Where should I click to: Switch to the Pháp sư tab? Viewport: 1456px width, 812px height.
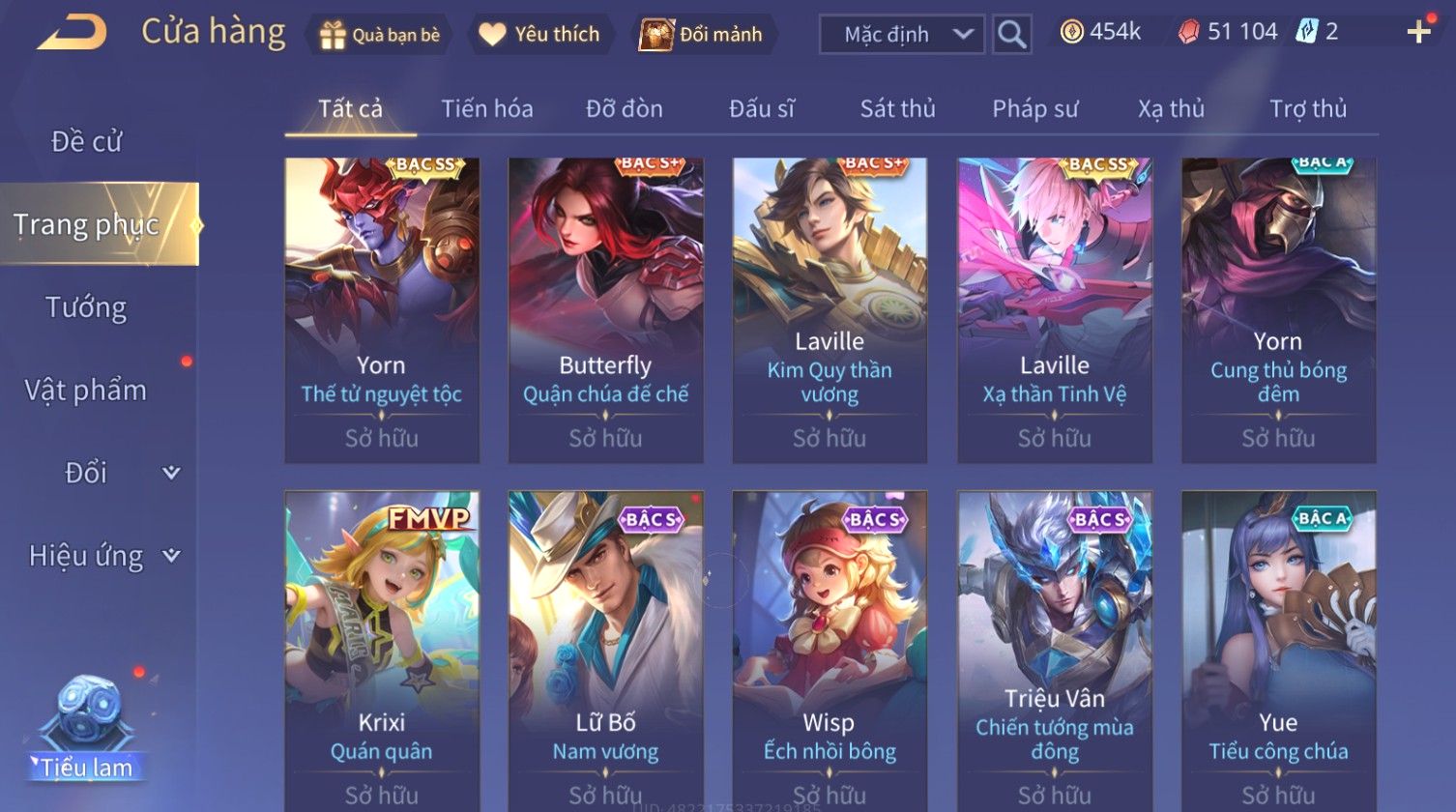pos(1034,109)
